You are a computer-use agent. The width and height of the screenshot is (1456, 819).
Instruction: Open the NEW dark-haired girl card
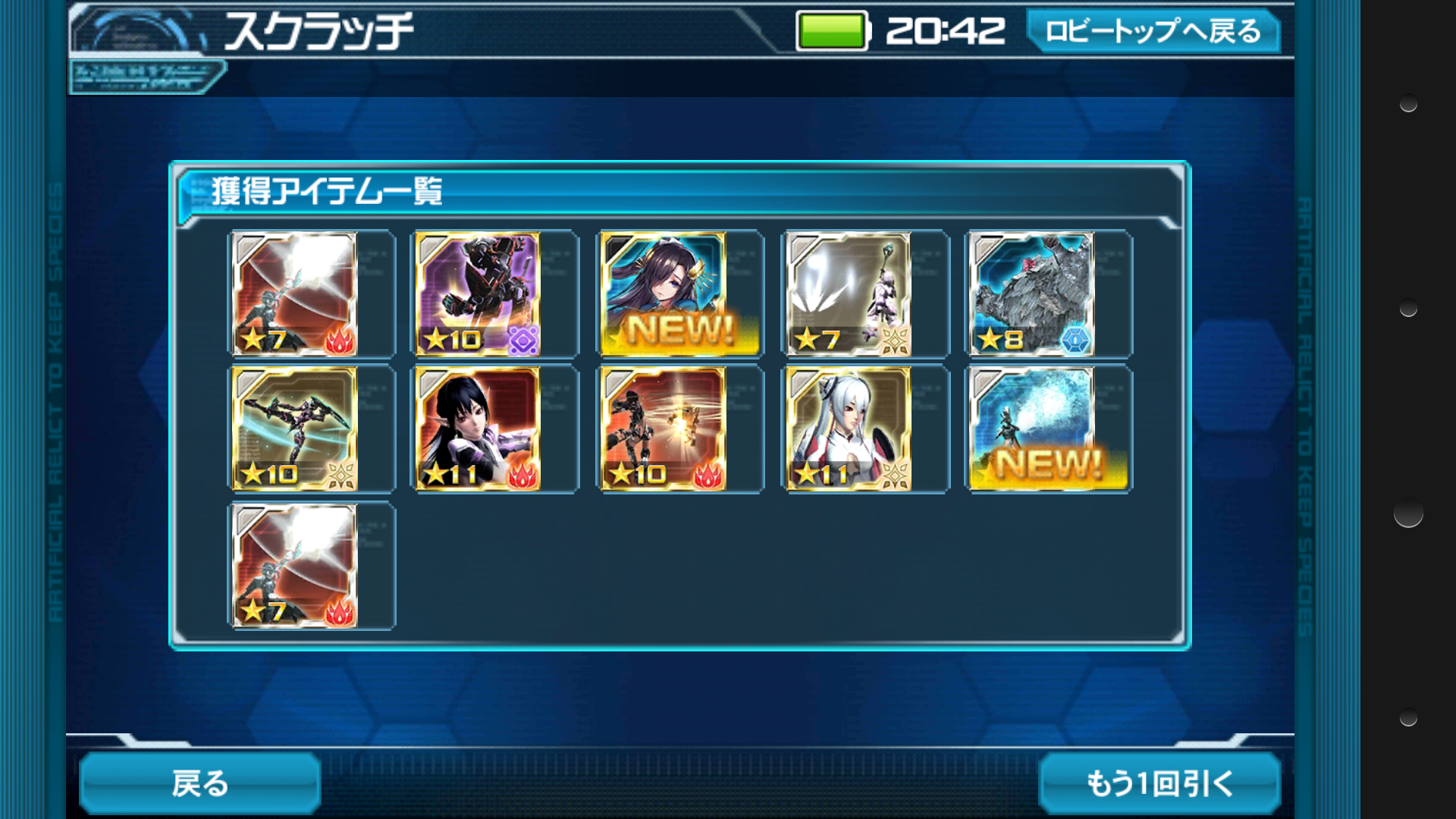(x=664, y=294)
